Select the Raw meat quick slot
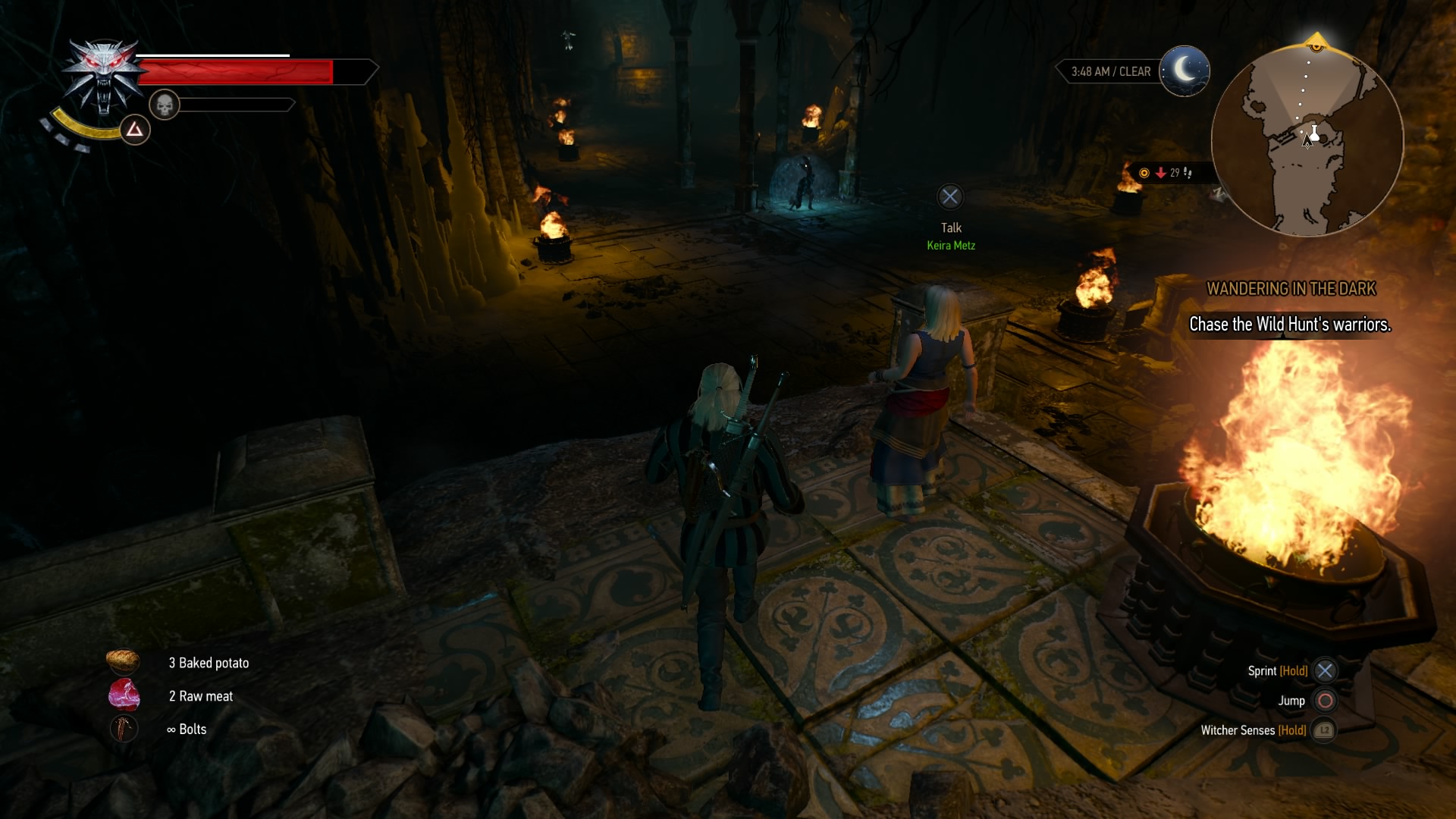Screen dimensions: 1456x819 124,695
